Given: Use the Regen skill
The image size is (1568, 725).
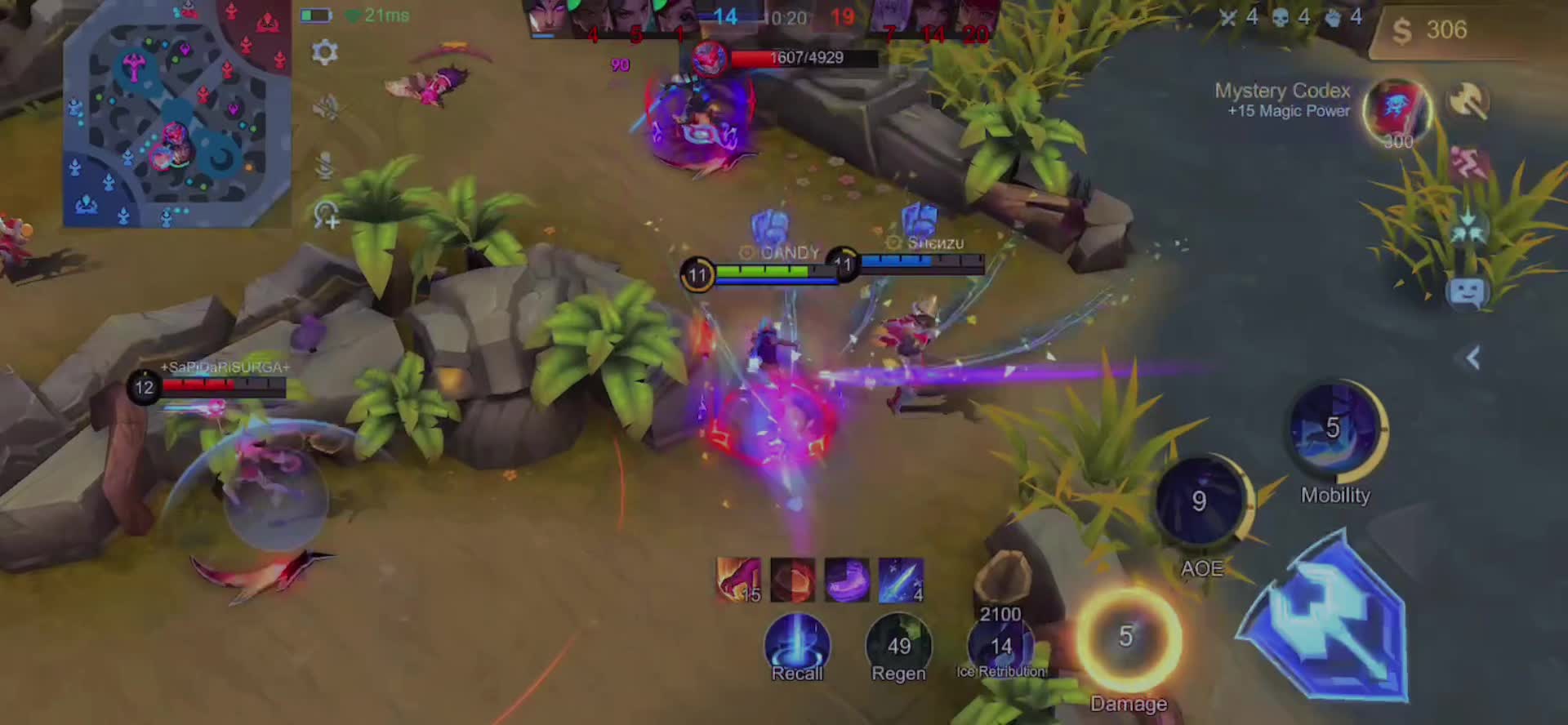Looking at the screenshot, I should tap(898, 647).
